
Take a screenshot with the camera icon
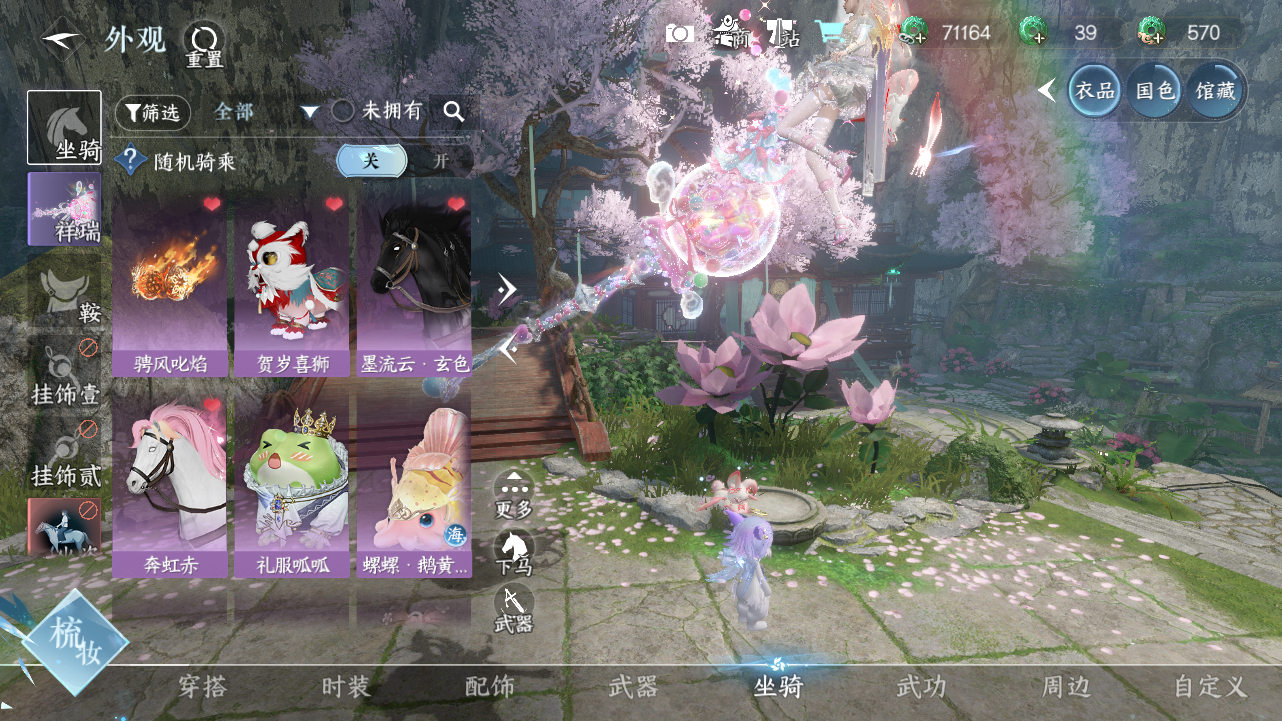pyautogui.click(x=680, y=34)
